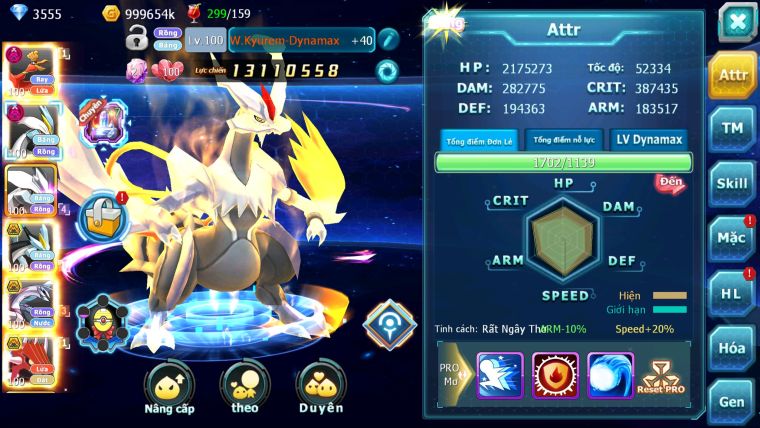Select the Tổng điểm Đơn Lẻ tab
This screenshot has width=760, height=428.
coord(479,140)
